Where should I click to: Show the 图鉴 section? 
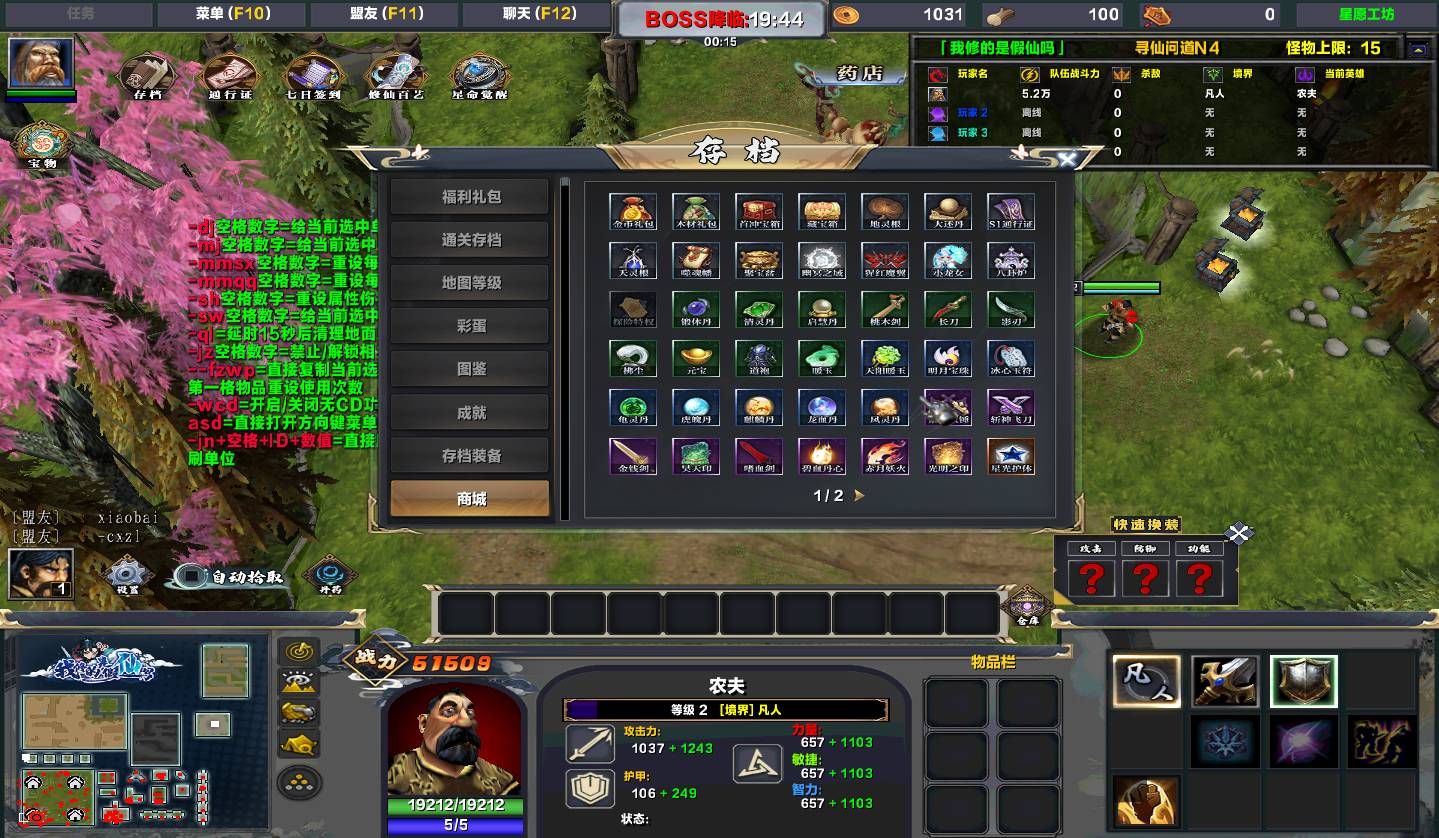point(470,369)
